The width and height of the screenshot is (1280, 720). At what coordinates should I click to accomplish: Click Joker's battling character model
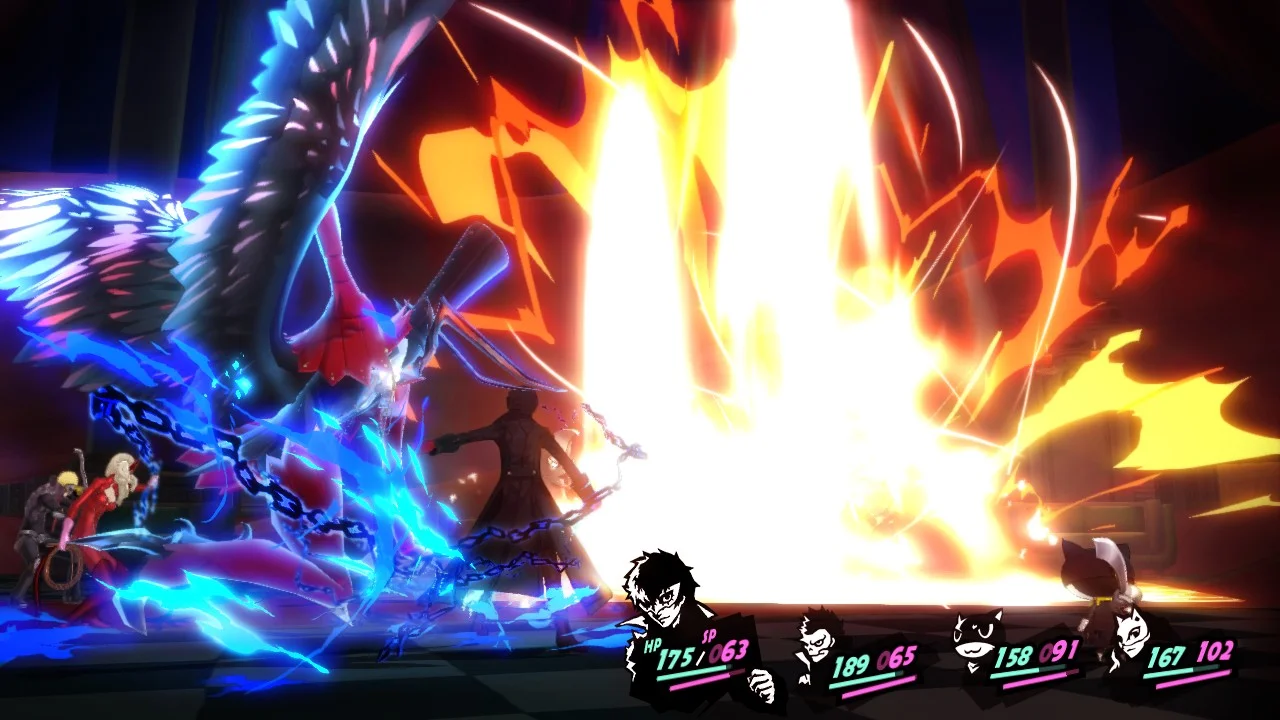(520, 470)
